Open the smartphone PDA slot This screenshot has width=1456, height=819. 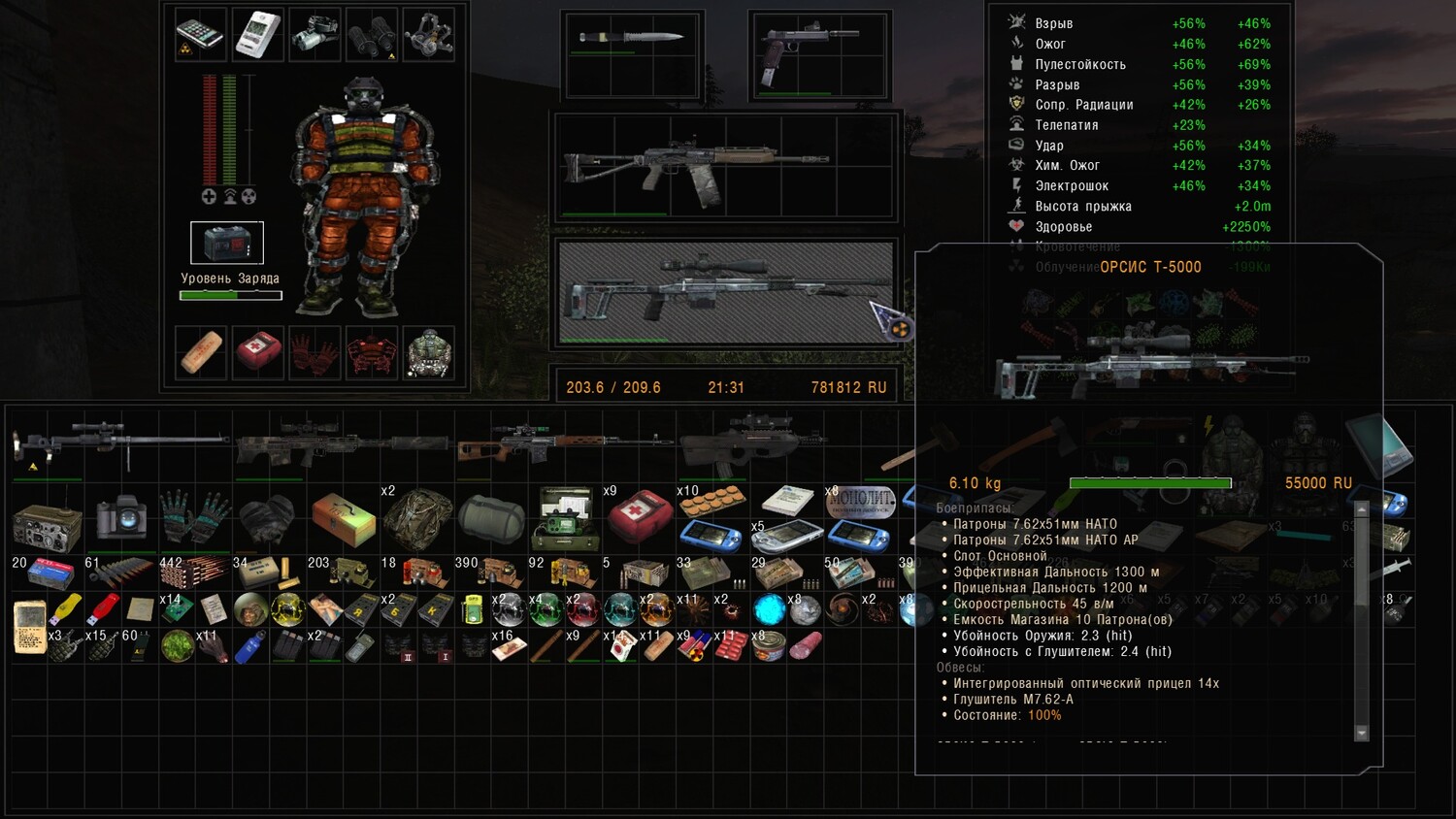[x=201, y=34]
